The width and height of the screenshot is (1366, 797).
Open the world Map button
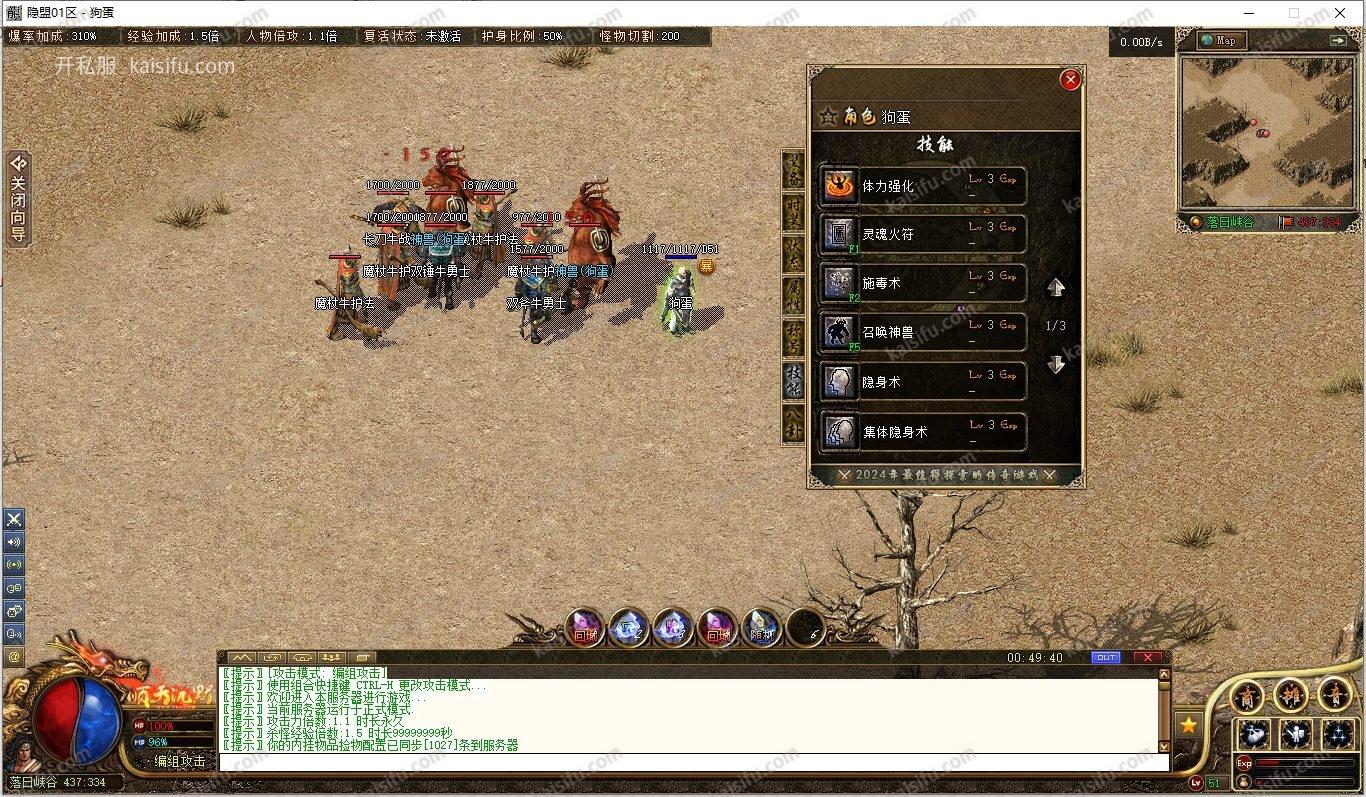tap(1220, 40)
